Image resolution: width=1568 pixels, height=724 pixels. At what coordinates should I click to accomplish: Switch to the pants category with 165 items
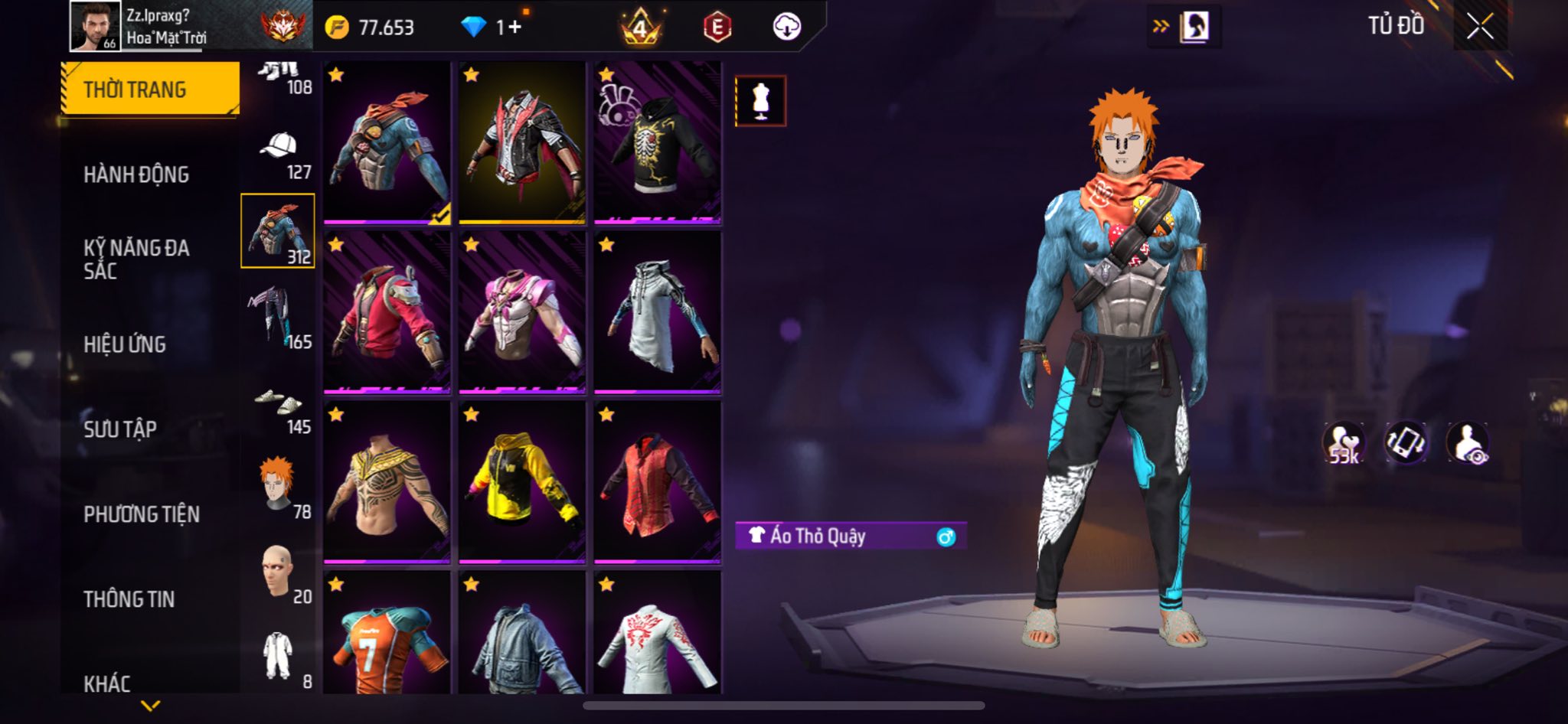click(x=279, y=317)
